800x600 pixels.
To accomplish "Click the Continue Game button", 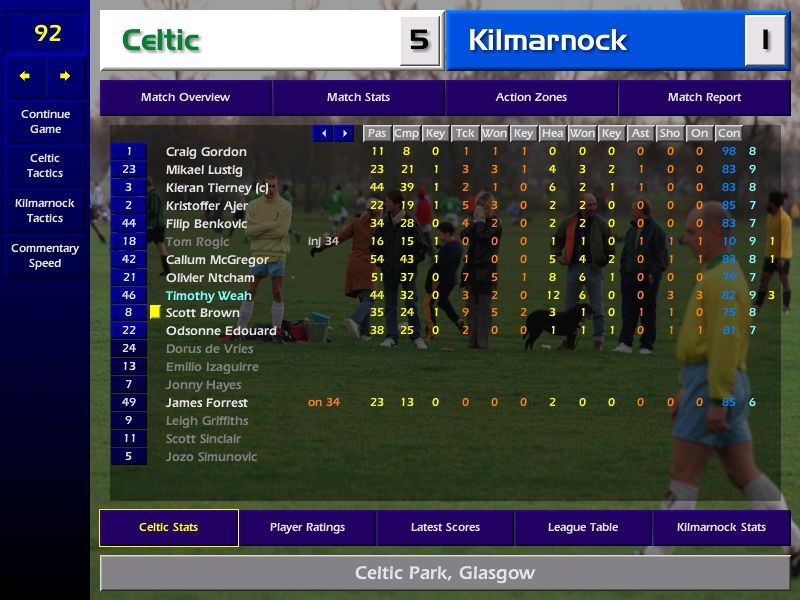I will [45, 121].
